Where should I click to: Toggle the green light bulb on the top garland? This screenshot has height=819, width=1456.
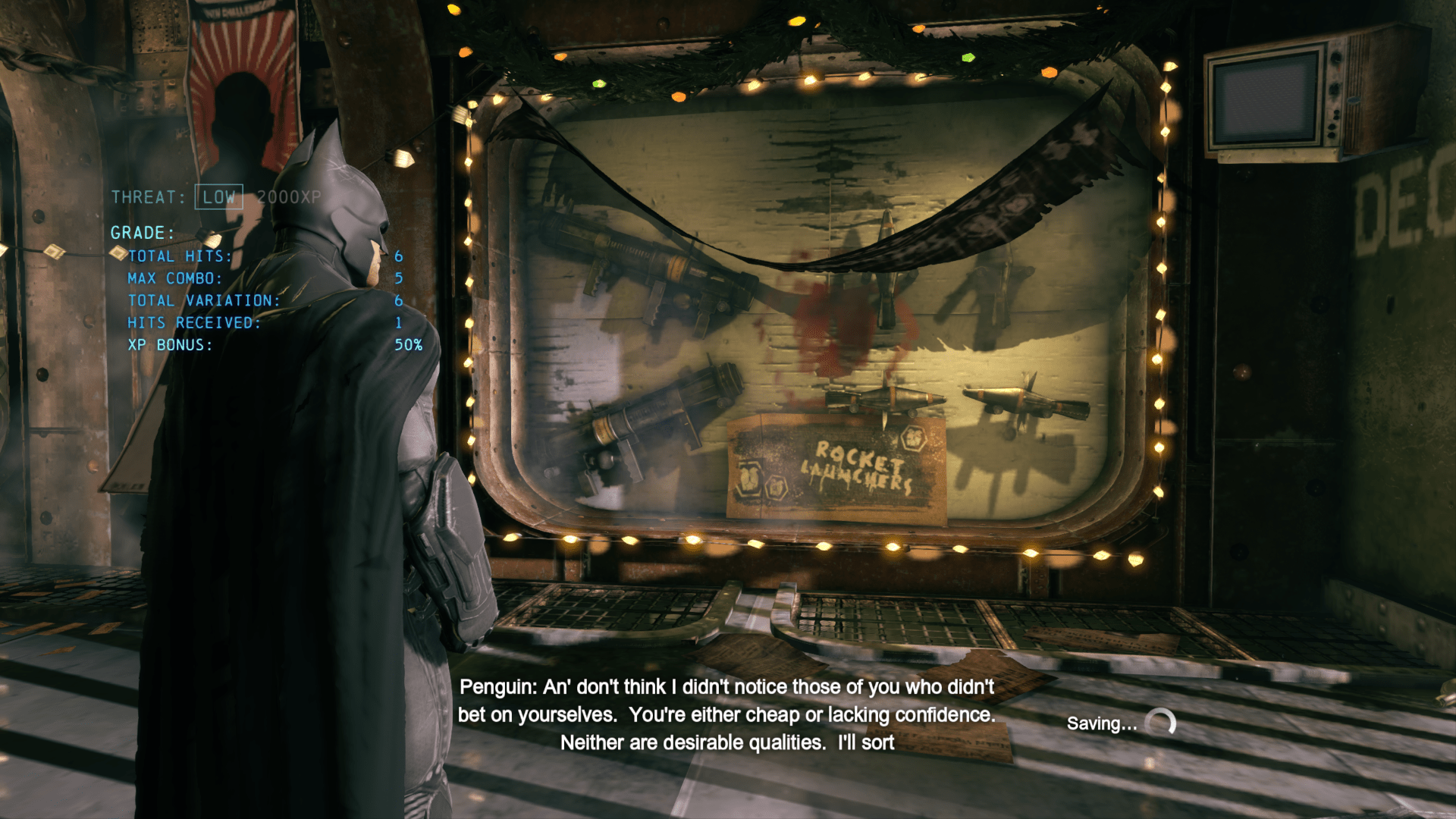tap(968, 57)
